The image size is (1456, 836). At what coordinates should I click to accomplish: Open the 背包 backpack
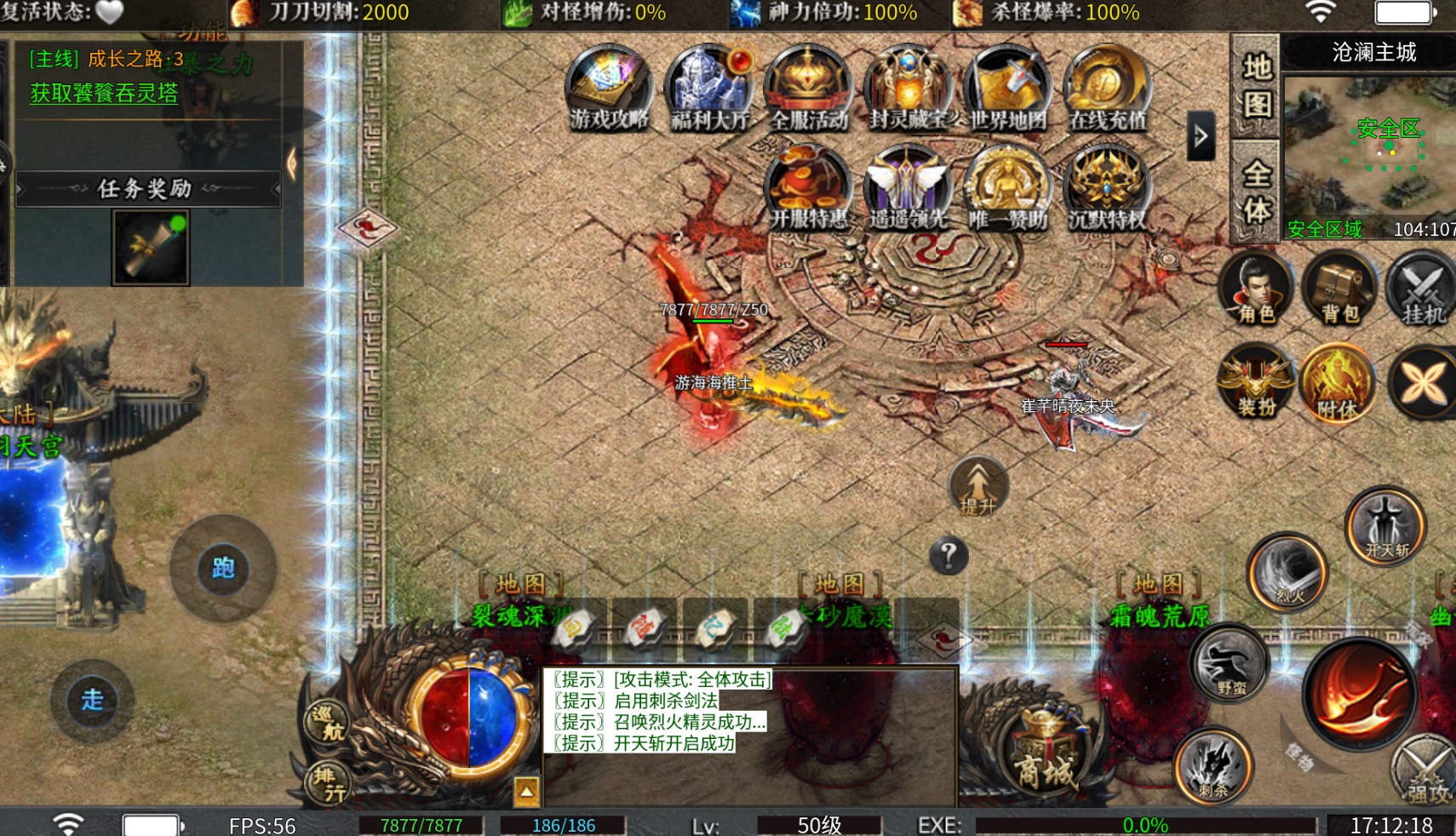(x=1339, y=289)
